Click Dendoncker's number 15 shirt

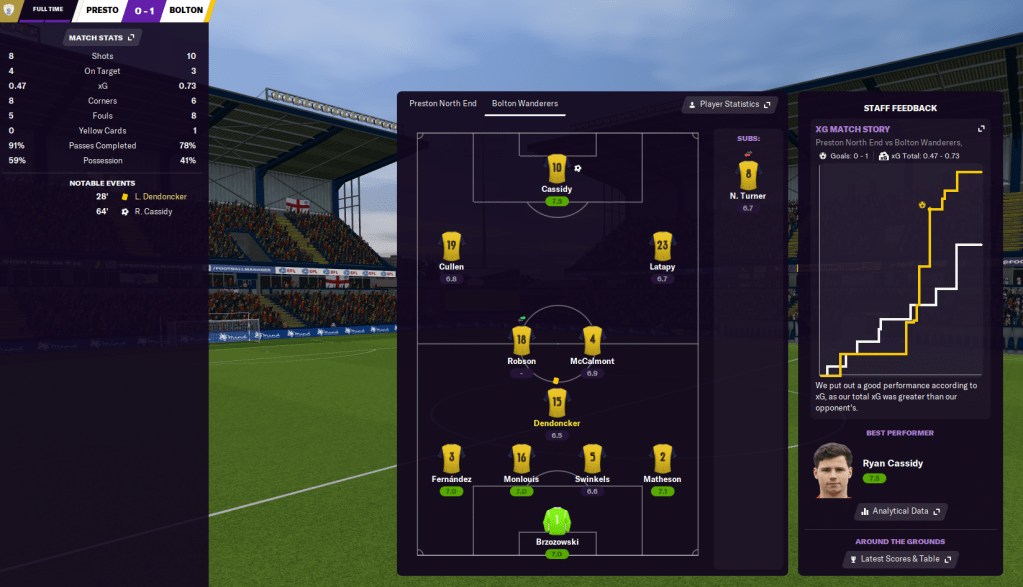pyautogui.click(x=557, y=401)
